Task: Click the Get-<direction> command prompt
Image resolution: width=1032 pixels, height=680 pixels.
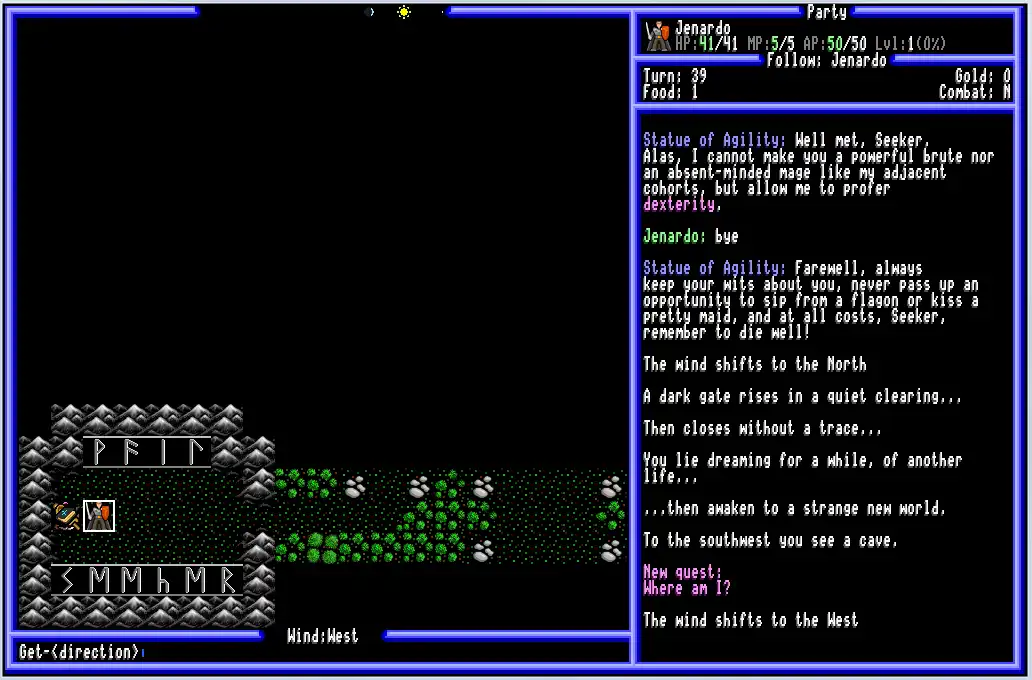Action: point(80,652)
